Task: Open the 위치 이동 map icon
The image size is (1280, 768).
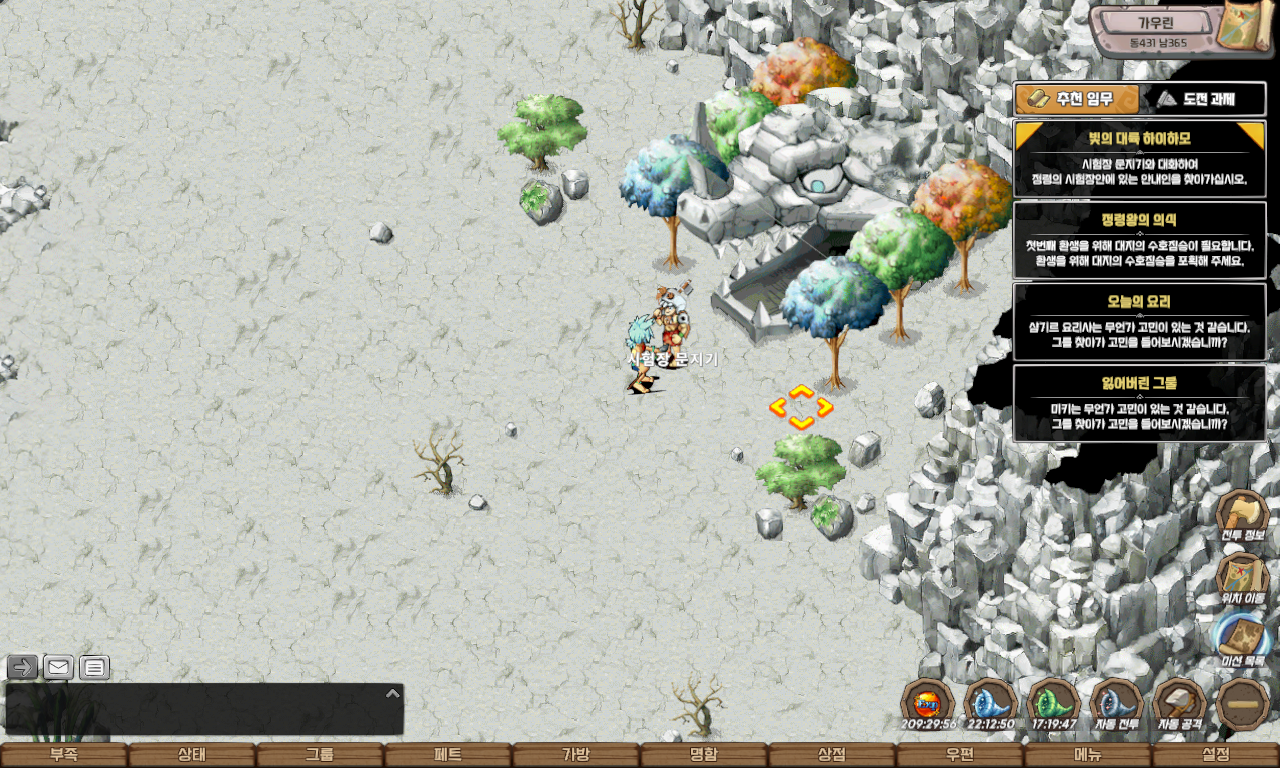Action: tap(1242, 579)
